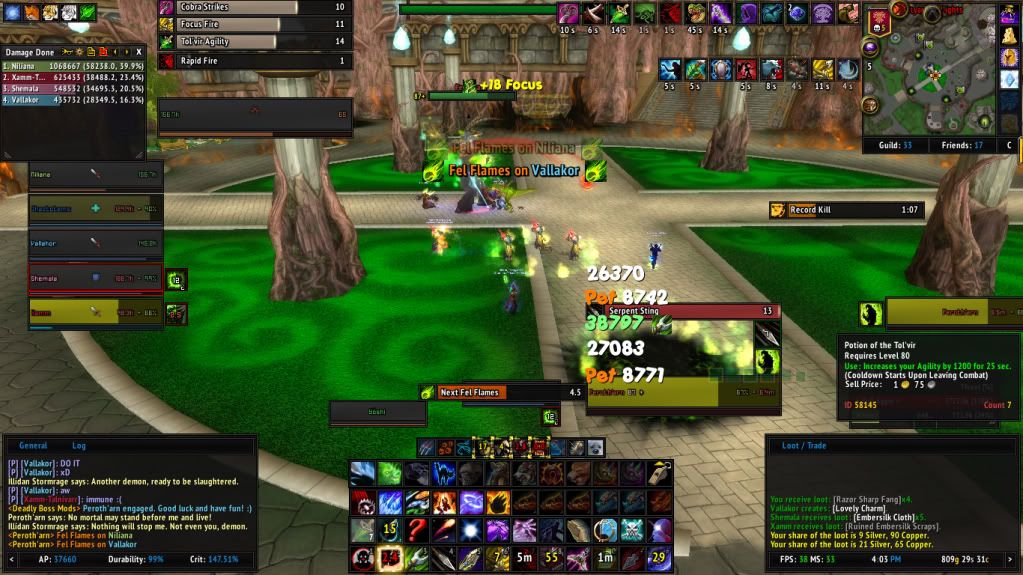1023x575 pixels.
Task: Switch to the Log chat tab
Action: 79,446
